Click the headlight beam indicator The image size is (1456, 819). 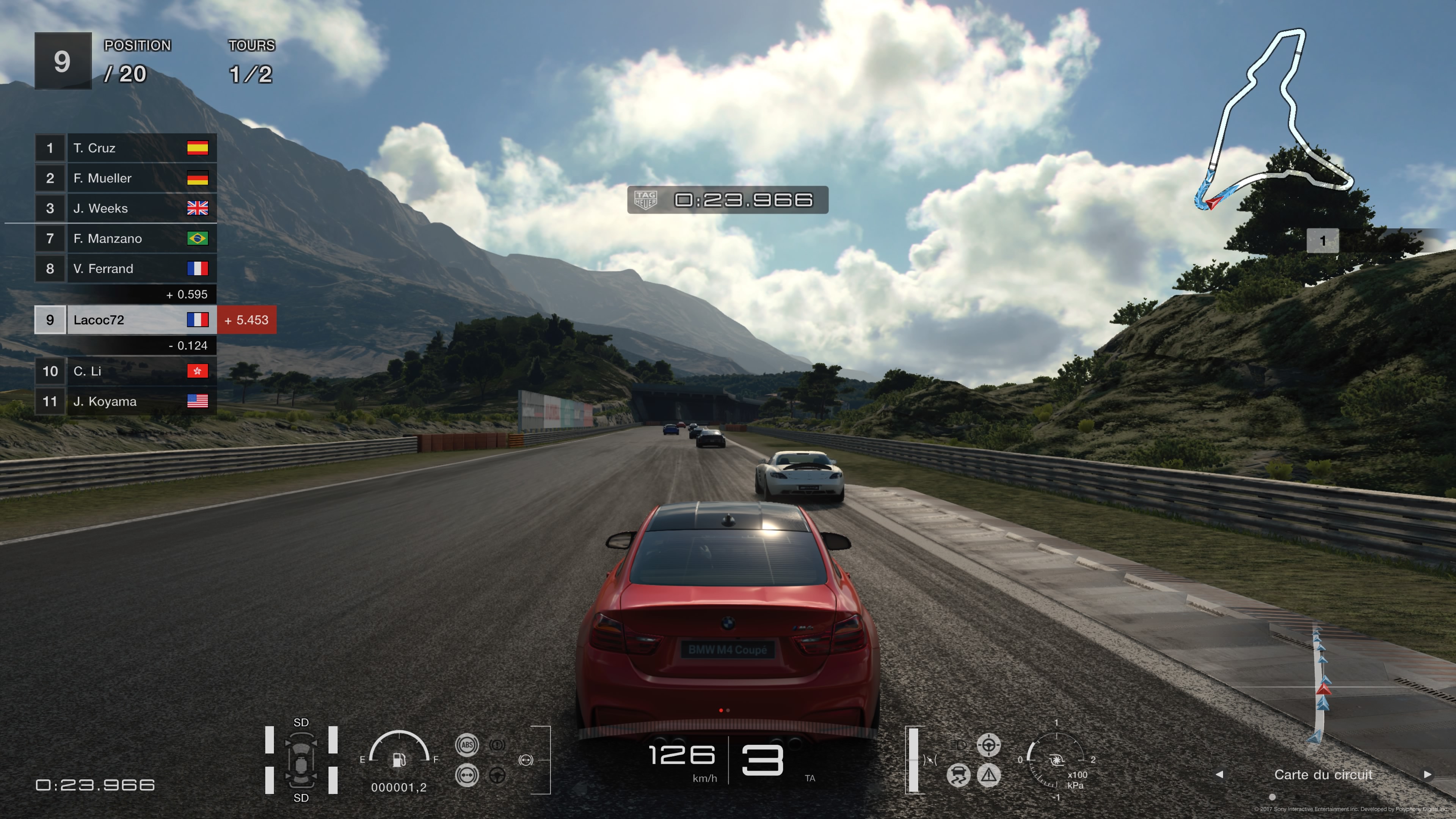pos(958,745)
